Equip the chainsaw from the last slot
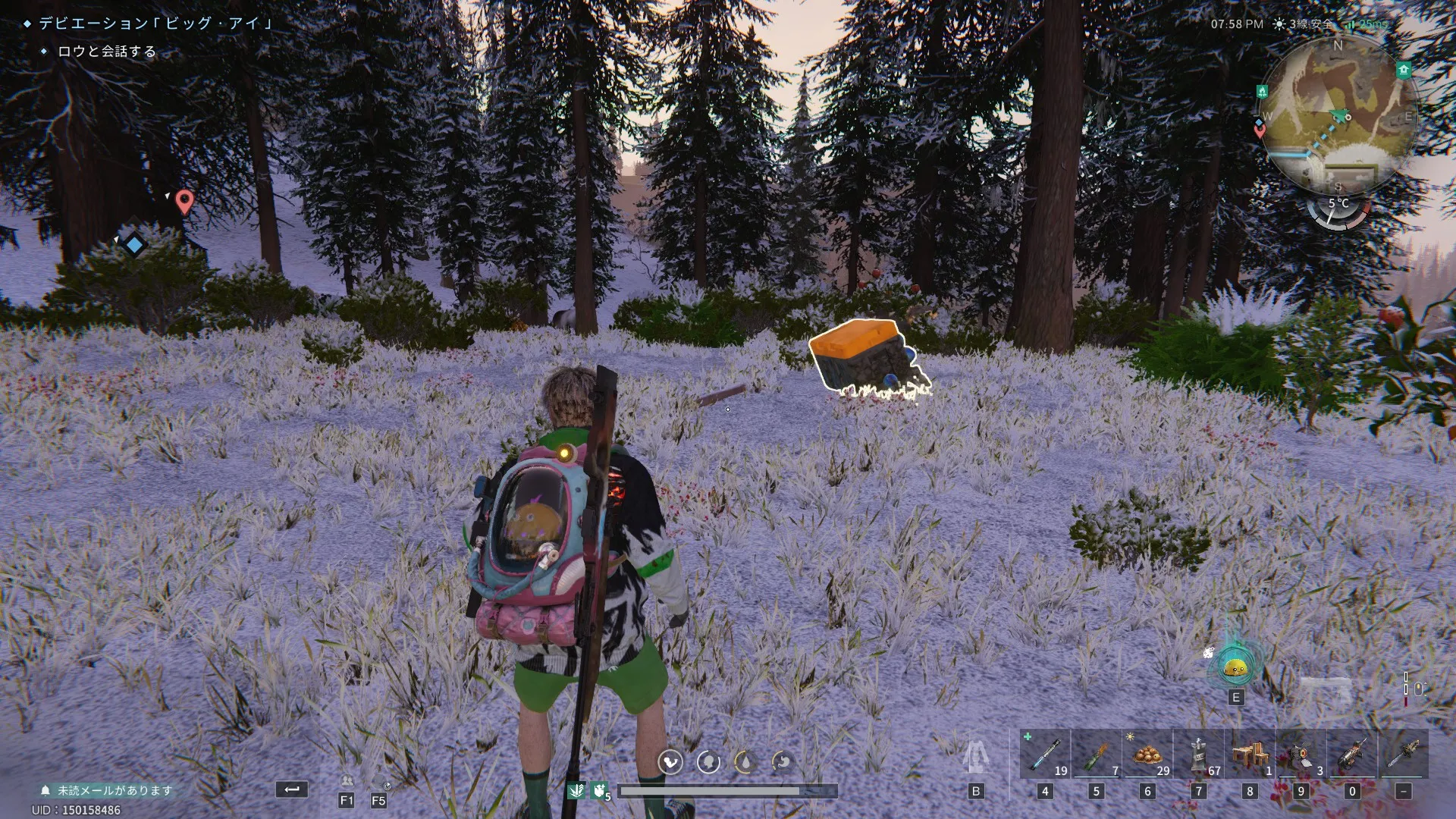1456x819 pixels. (x=1404, y=754)
